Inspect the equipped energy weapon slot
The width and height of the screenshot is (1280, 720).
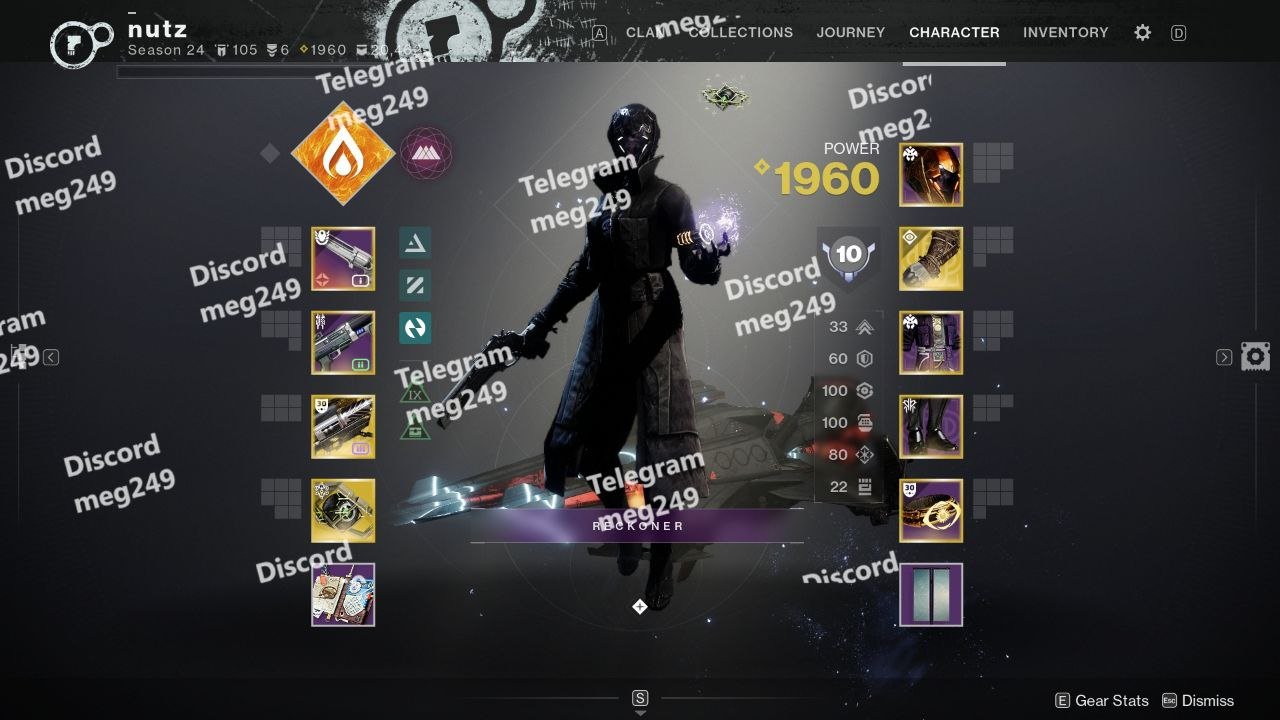pyautogui.click(x=343, y=343)
